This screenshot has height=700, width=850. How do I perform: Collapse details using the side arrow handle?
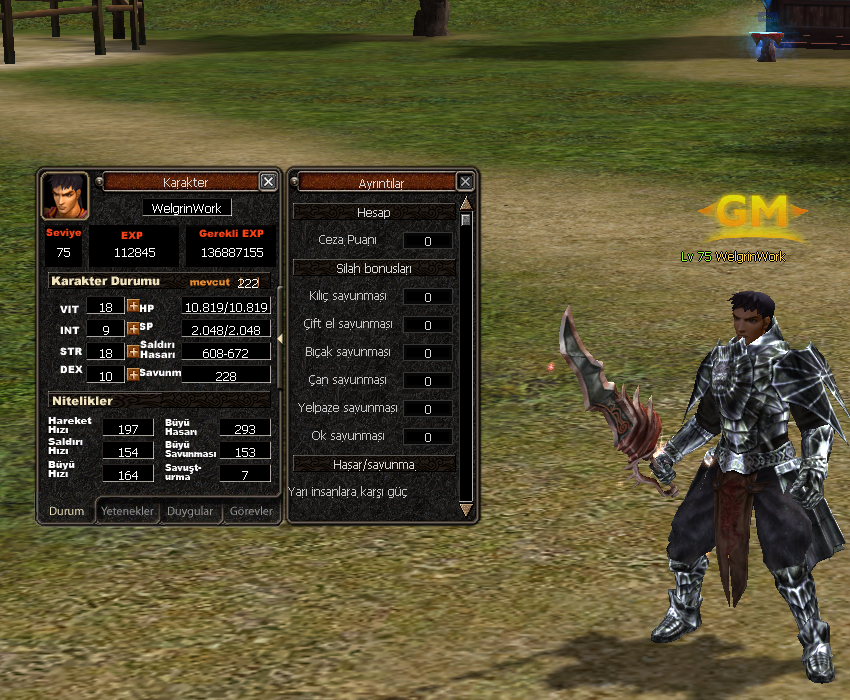[x=280, y=340]
